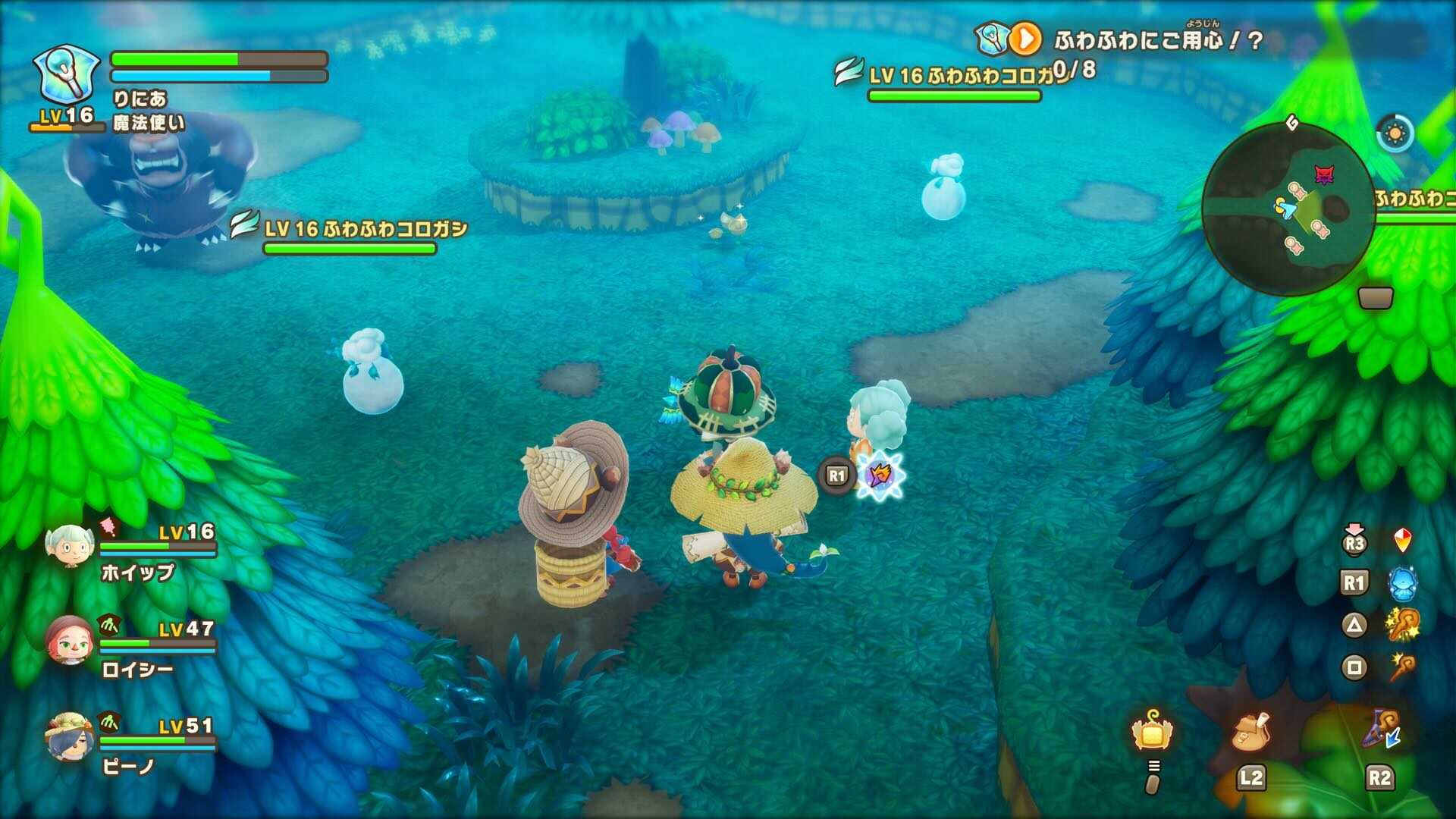
Task: Select the blue spirit summon beside R1
Action: [1403, 583]
